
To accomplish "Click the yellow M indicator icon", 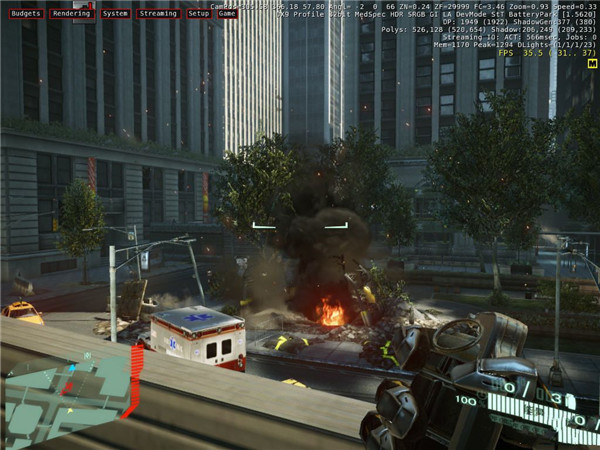I will click(x=593, y=63).
